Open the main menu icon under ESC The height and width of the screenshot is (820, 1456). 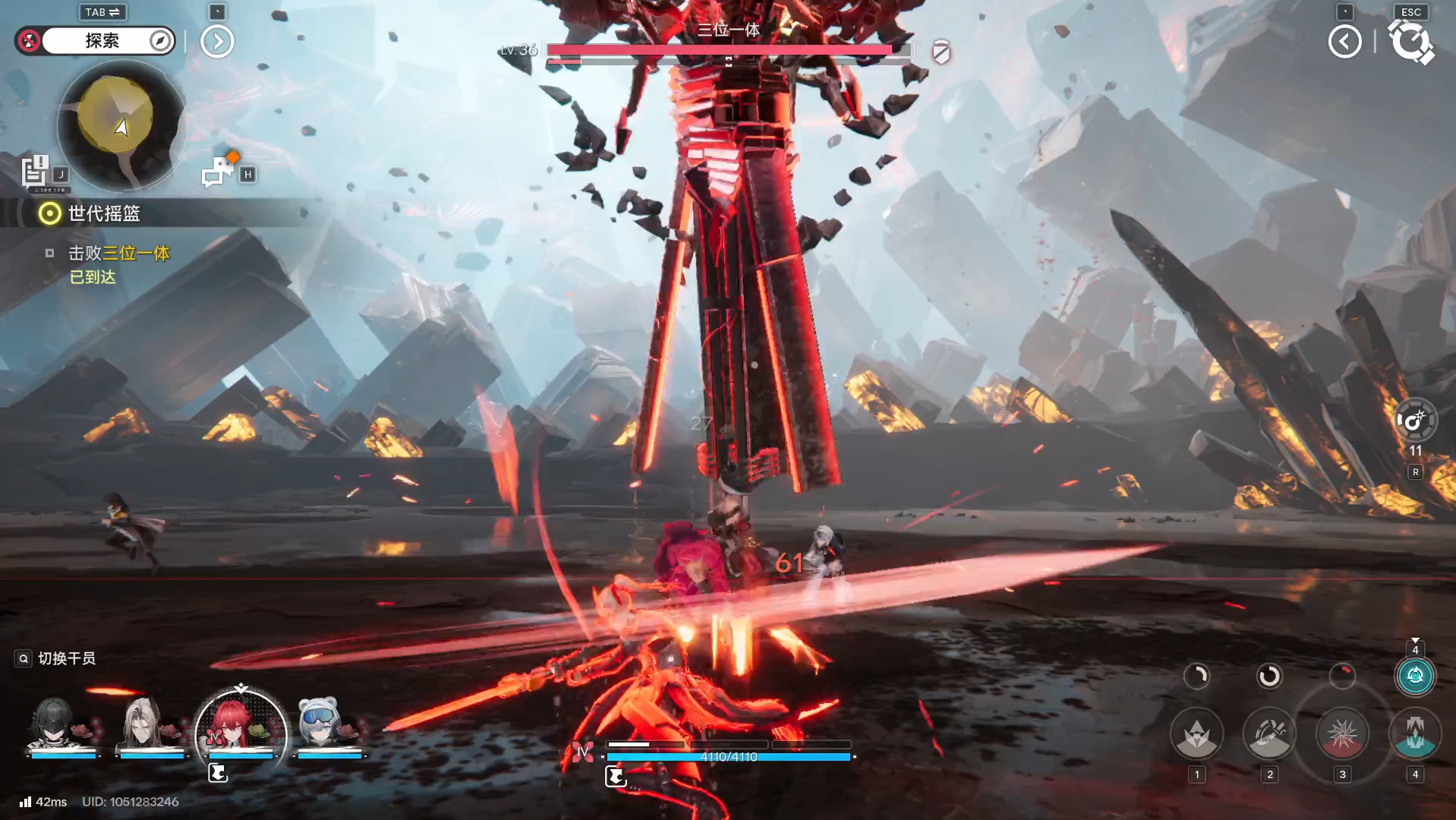point(1410,42)
